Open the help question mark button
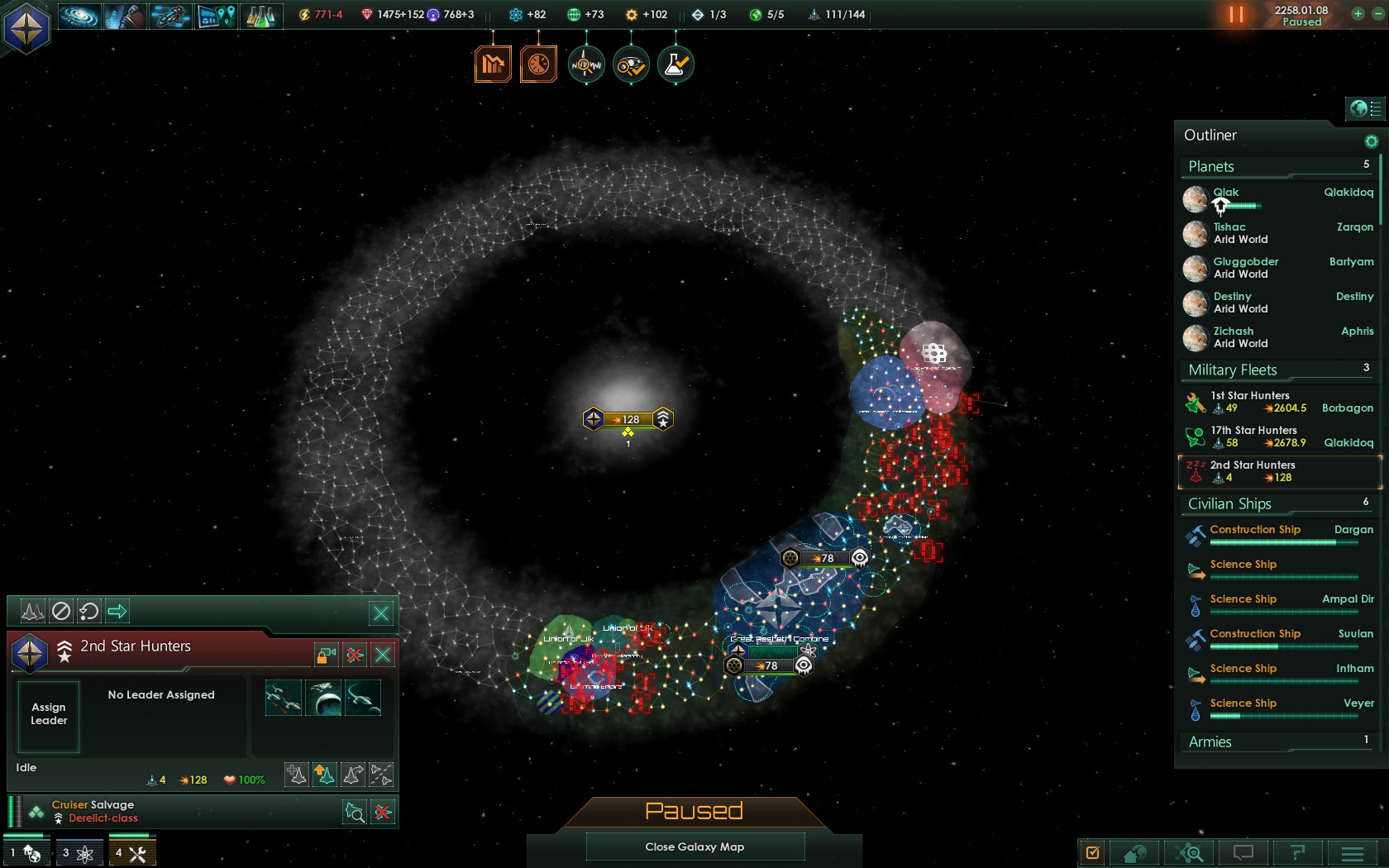1389x868 pixels. point(1297,853)
